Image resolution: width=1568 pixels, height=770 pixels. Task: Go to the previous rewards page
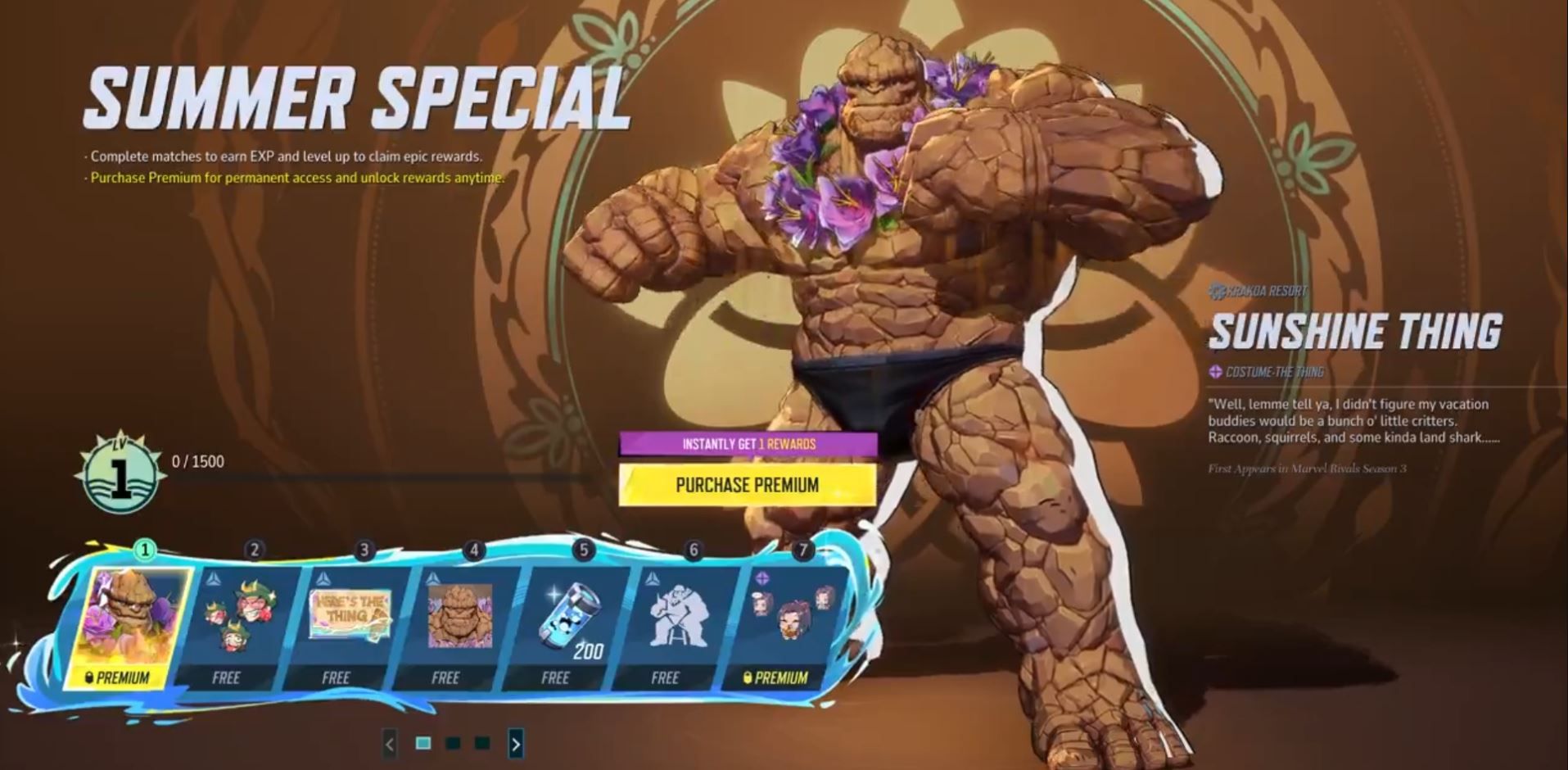coord(390,744)
